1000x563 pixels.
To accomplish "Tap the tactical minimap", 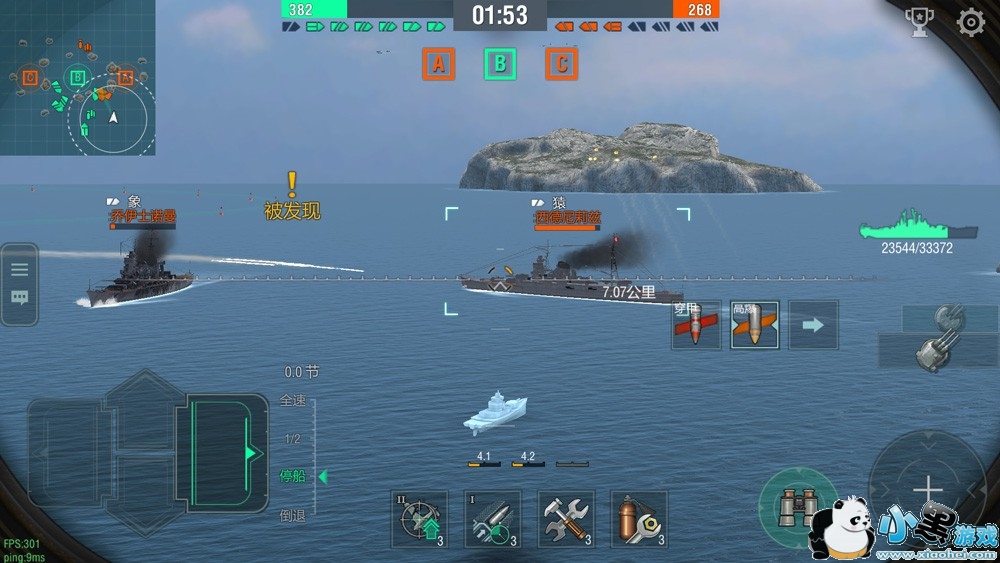I will click(77, 77).
